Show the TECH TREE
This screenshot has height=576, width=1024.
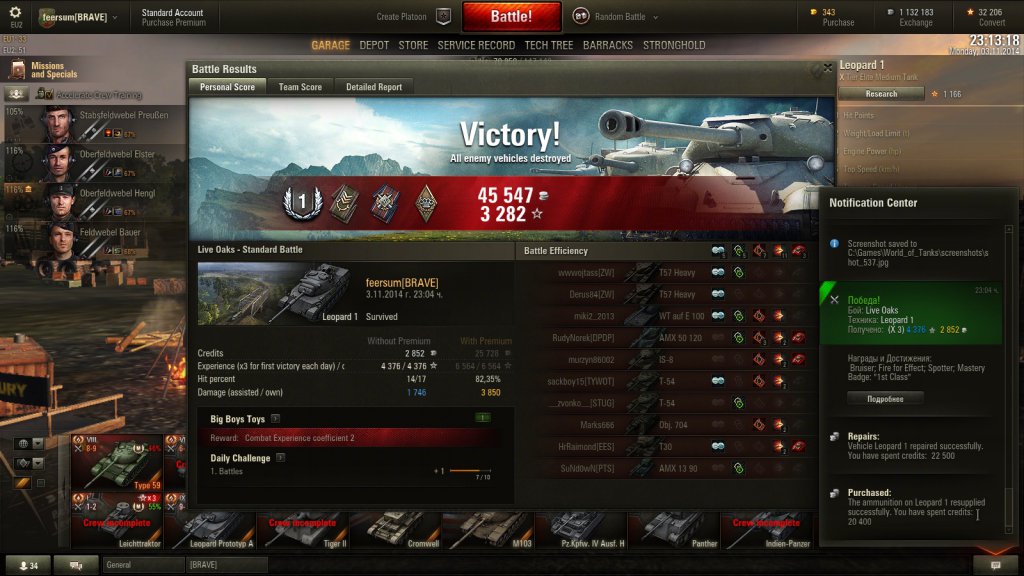click(x=549, y=45)
